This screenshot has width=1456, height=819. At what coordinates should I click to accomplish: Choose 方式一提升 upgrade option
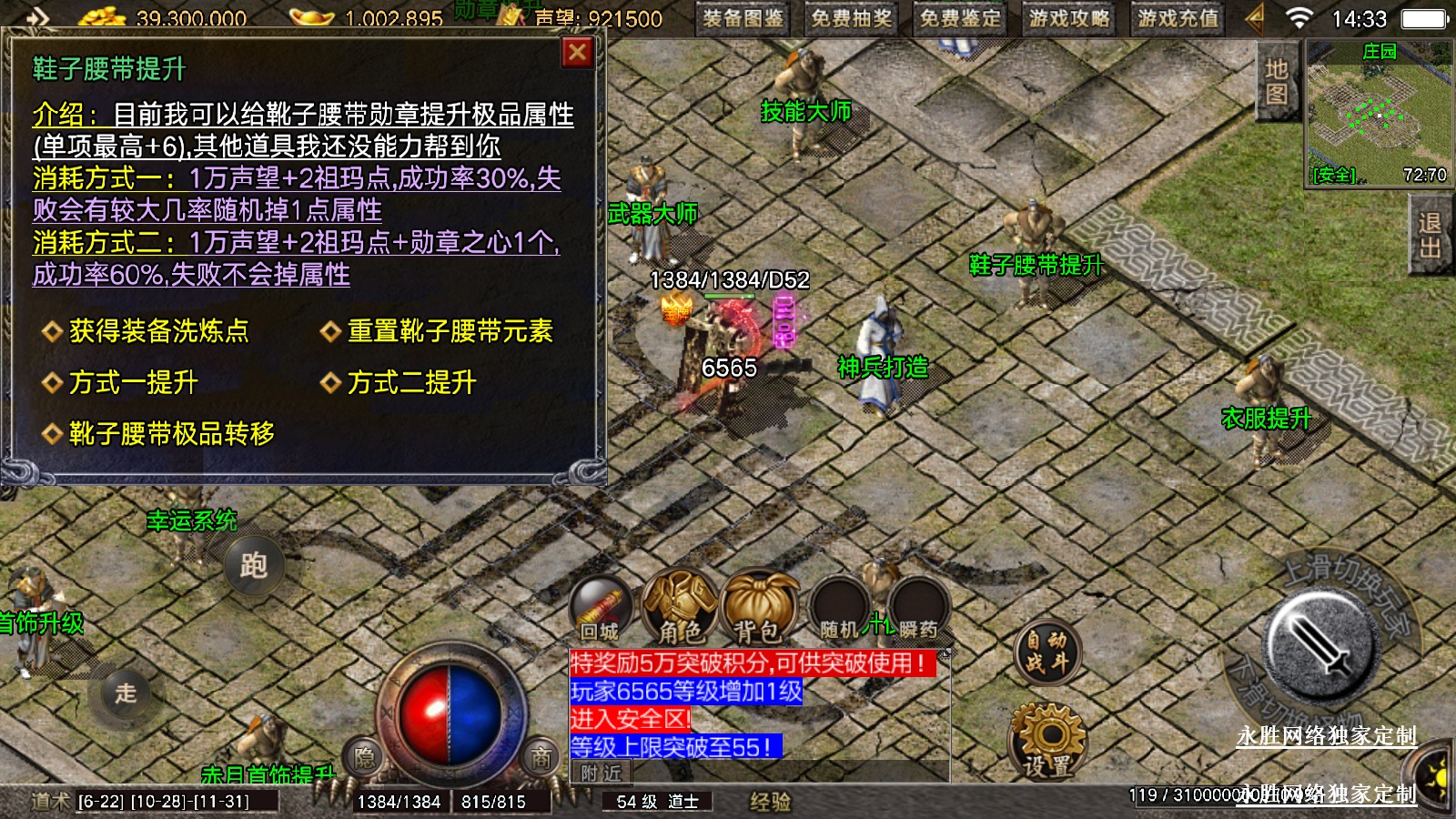tap(133, 382)
